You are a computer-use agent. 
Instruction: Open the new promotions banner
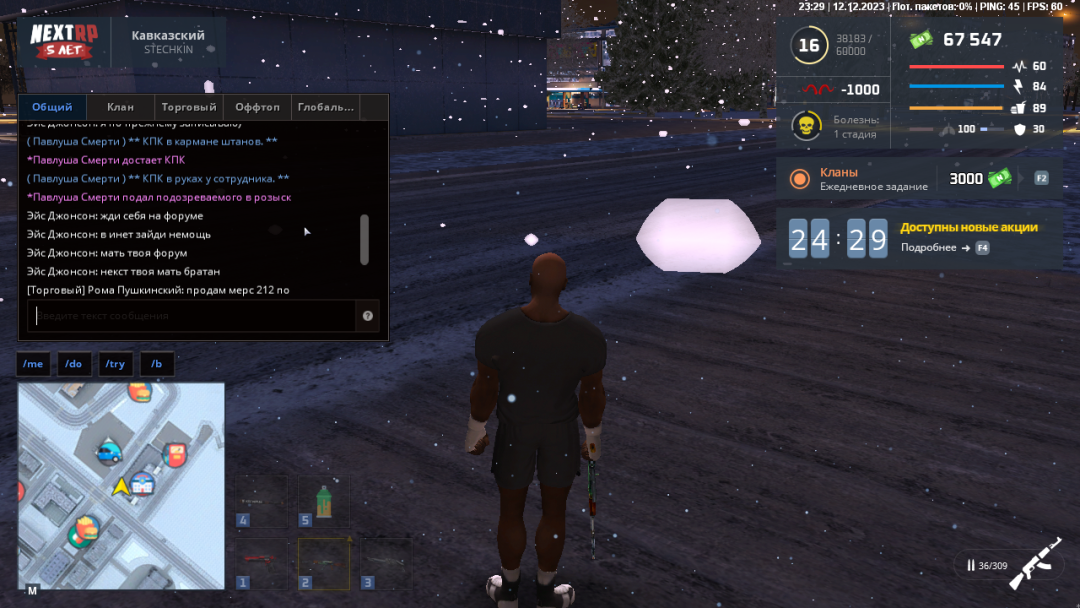(968, 236)
